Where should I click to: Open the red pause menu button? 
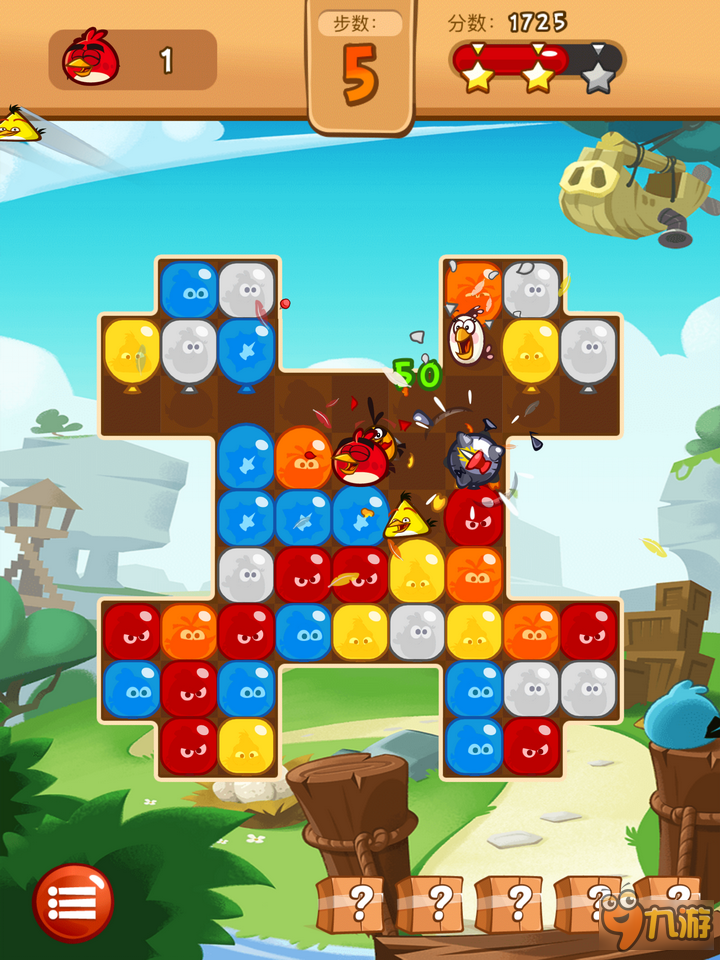tap(73, 902)
